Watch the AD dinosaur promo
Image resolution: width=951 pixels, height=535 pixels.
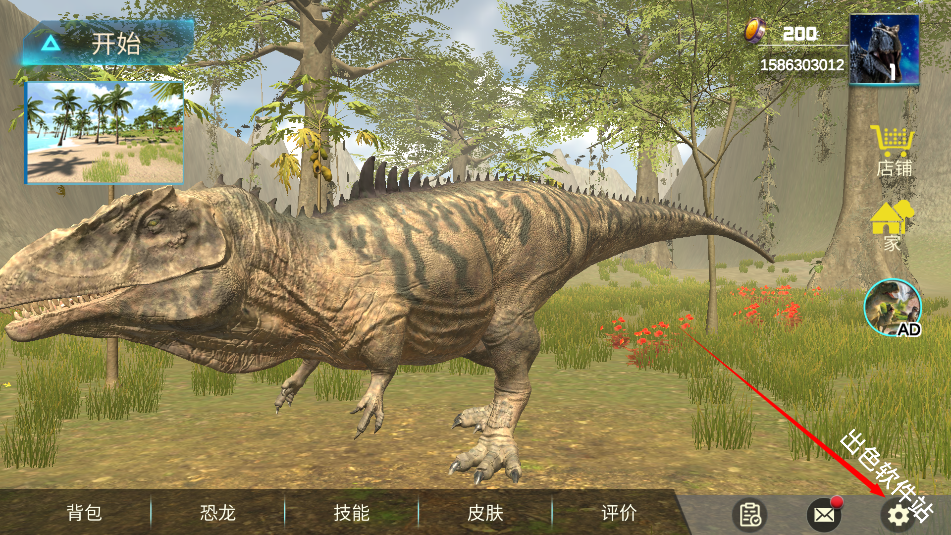(892, 307)
